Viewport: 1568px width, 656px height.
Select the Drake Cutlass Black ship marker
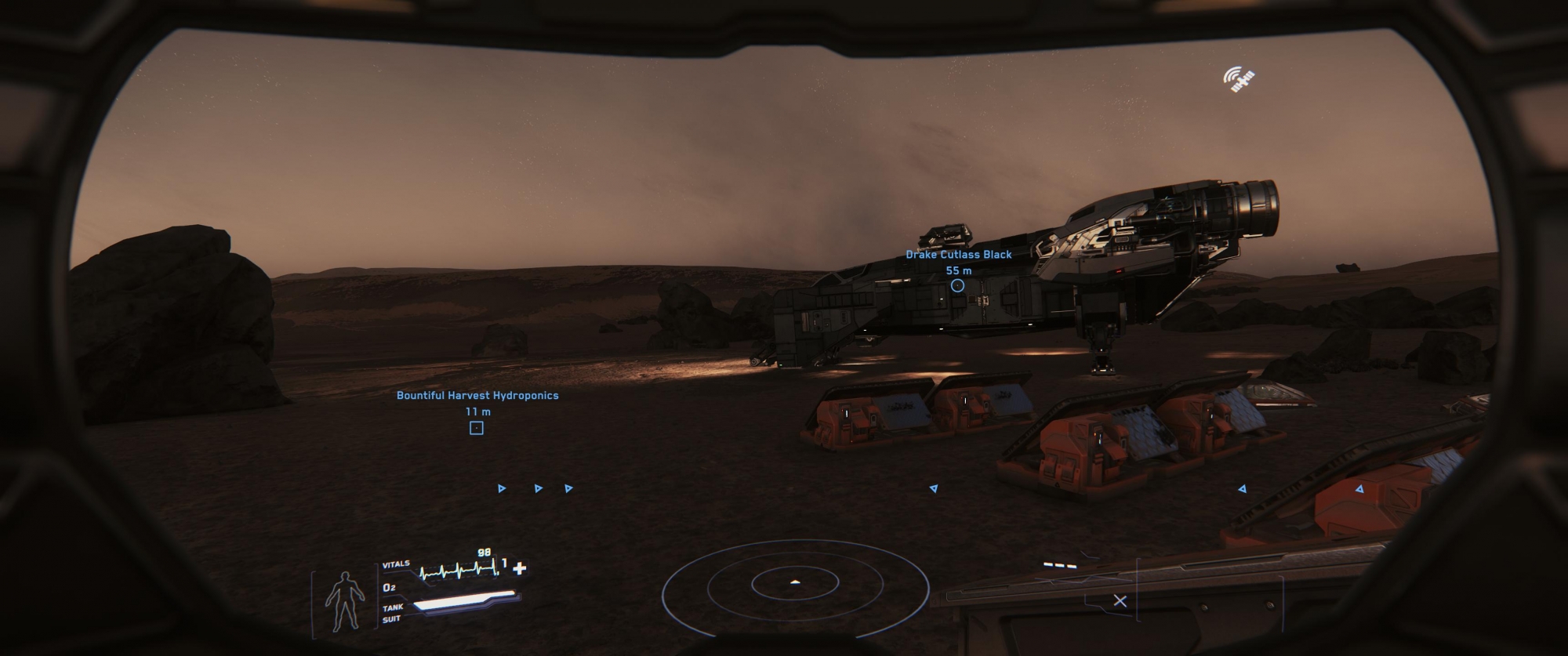coord(957,285)
